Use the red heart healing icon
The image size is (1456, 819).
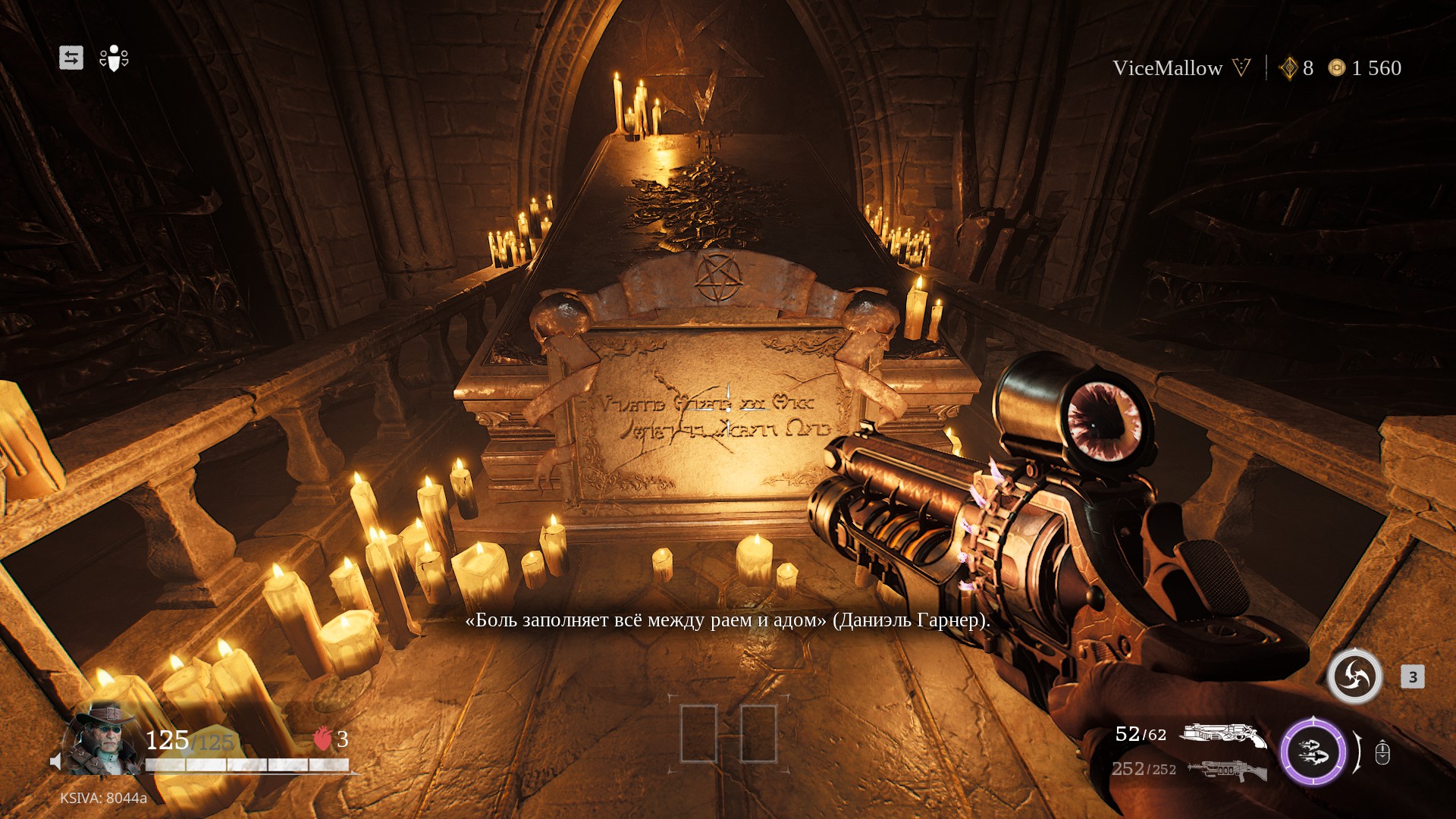coord(322,738)
